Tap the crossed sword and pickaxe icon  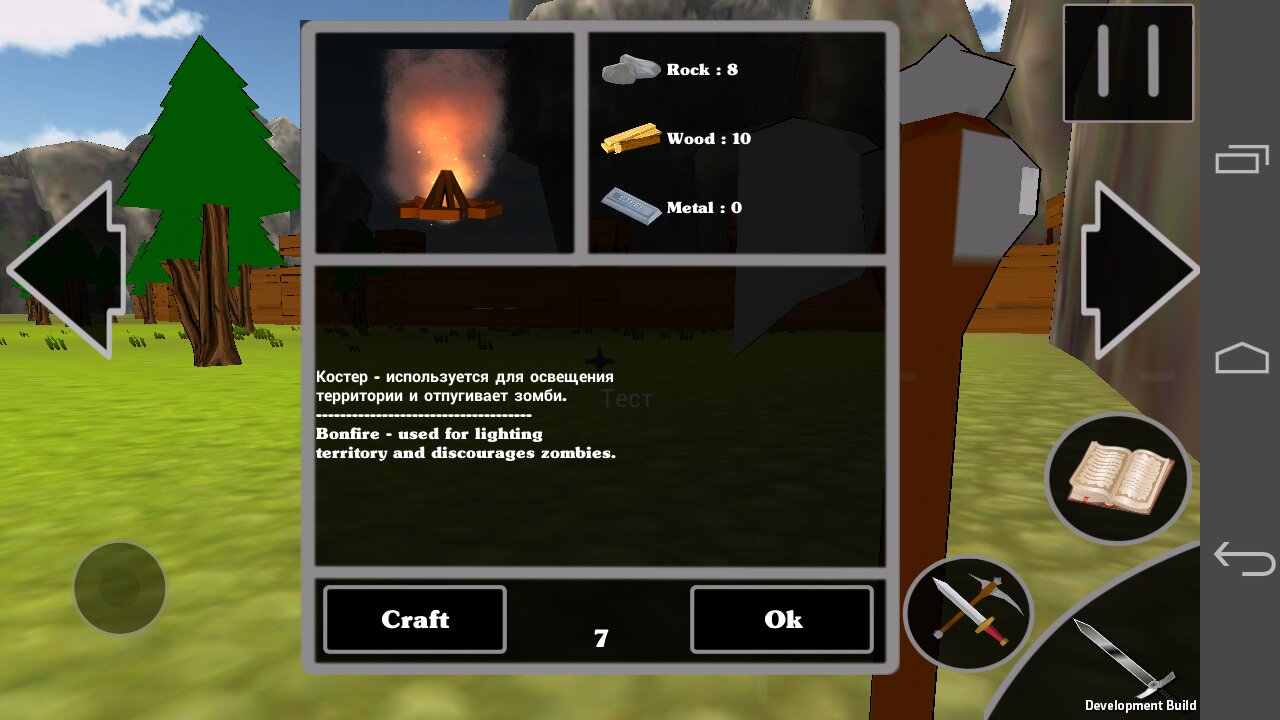point(968,611)
